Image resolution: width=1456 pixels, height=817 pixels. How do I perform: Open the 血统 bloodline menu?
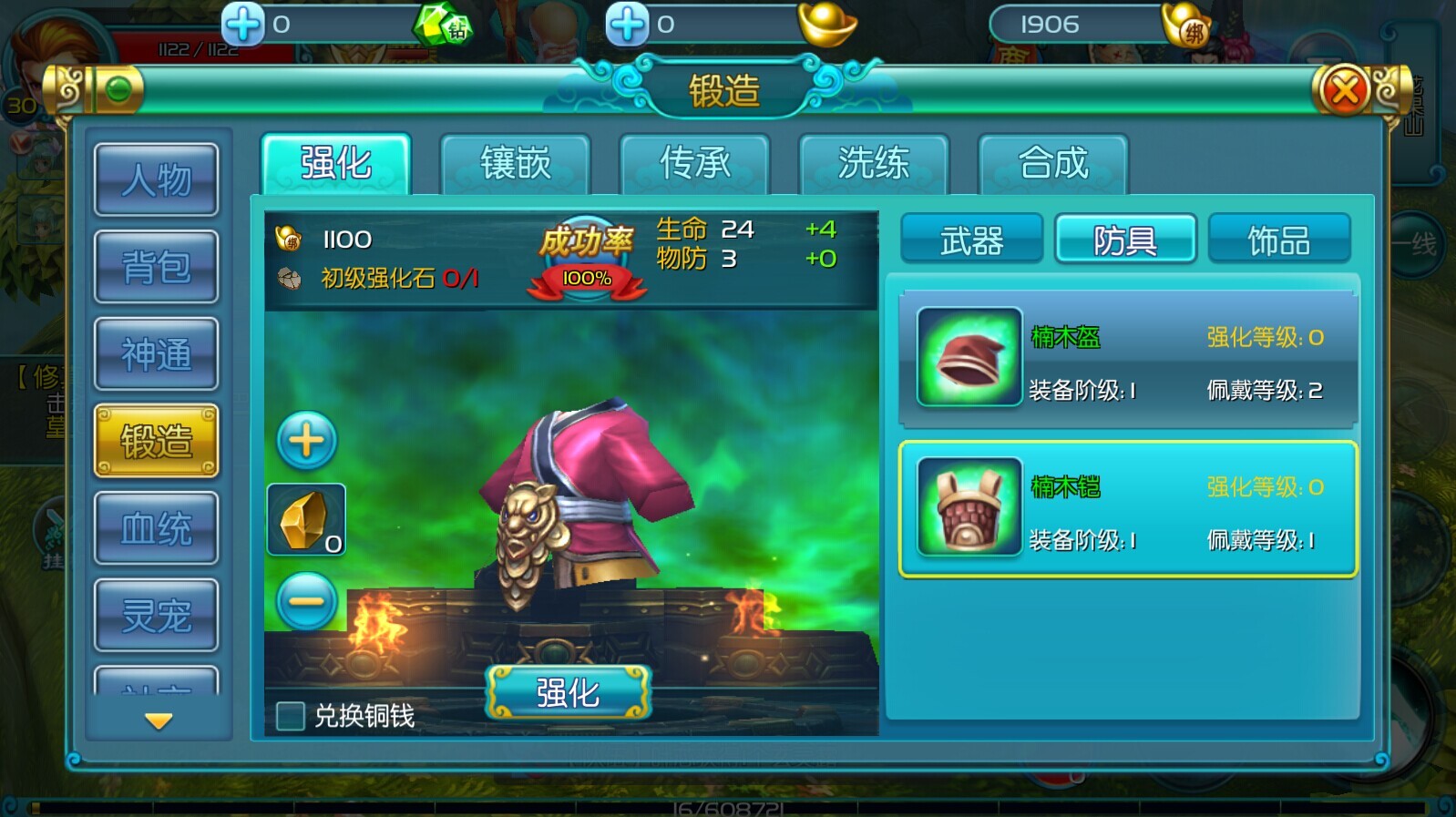(157, 528)
